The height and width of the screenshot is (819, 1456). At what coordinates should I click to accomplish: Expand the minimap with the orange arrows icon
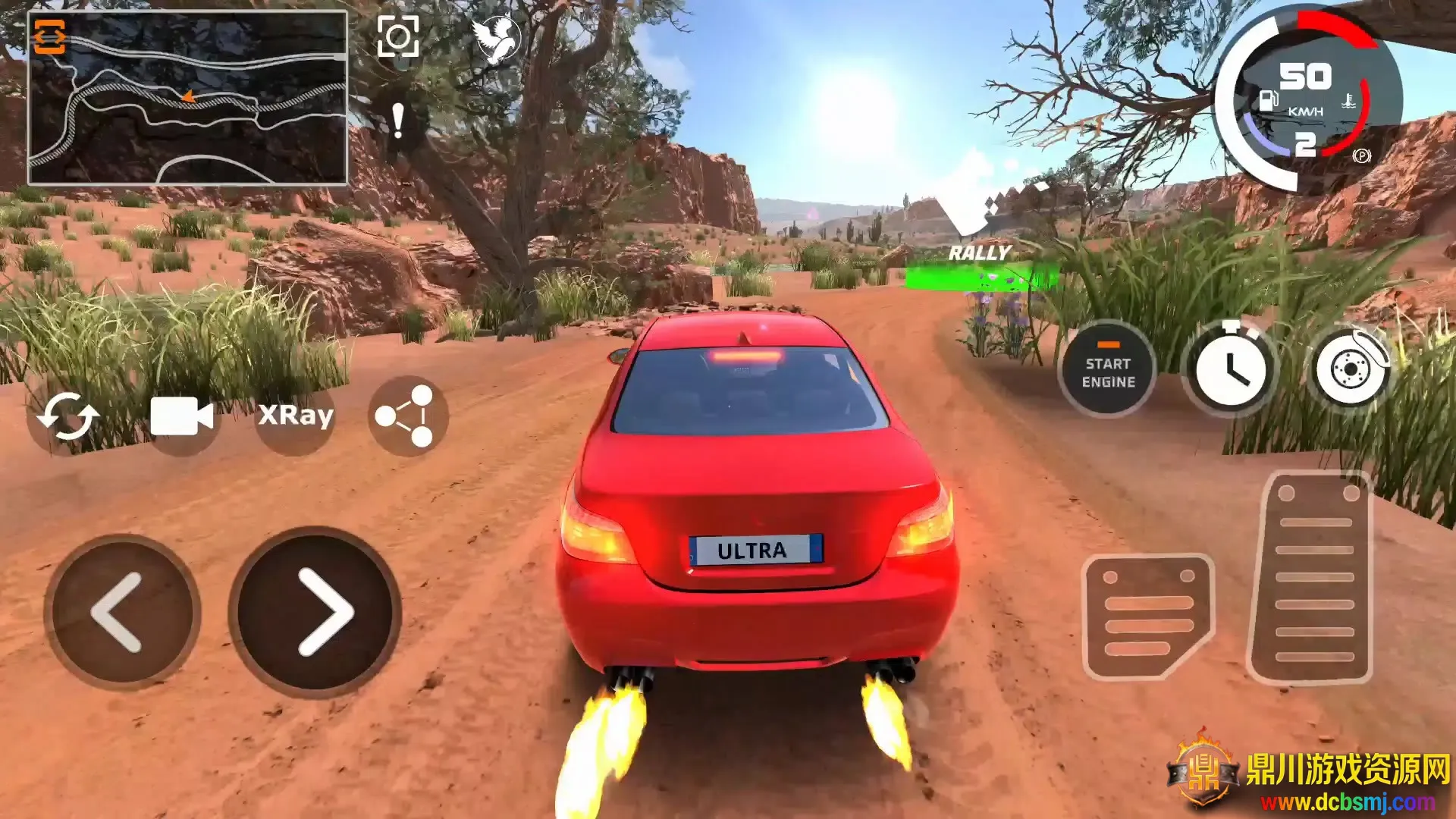[x=50, y=36]
